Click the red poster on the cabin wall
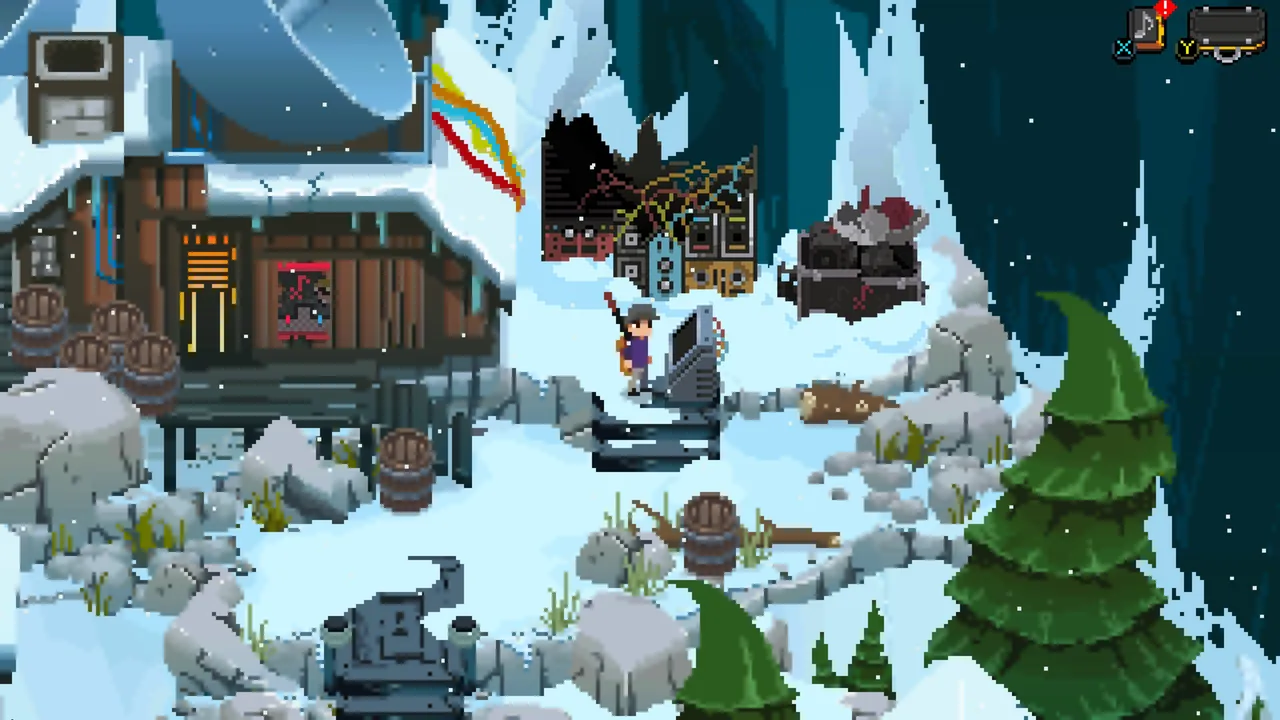1280x720 pixels. pos(303,300)
